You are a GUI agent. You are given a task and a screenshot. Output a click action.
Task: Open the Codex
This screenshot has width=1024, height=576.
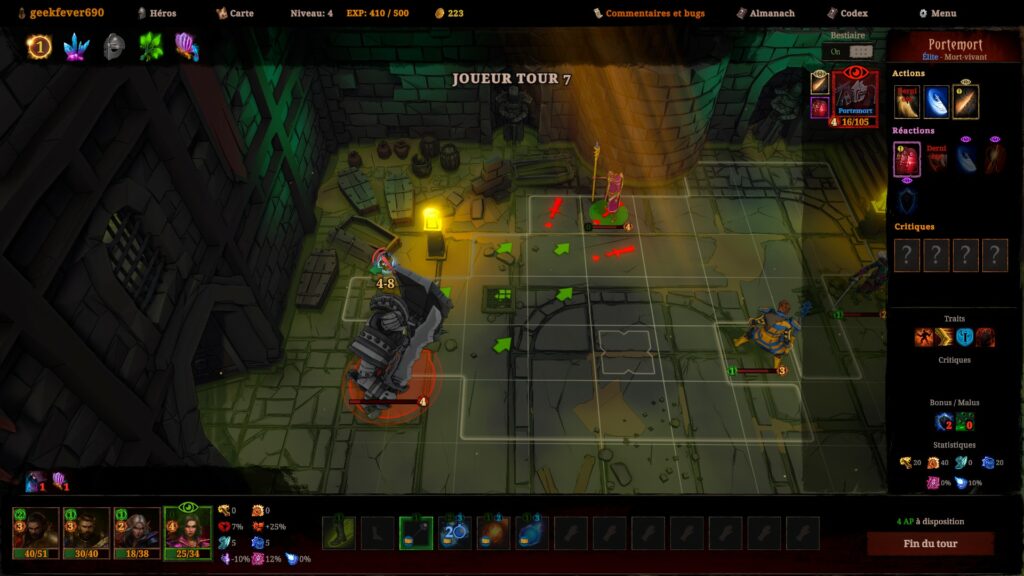(847, 13)
